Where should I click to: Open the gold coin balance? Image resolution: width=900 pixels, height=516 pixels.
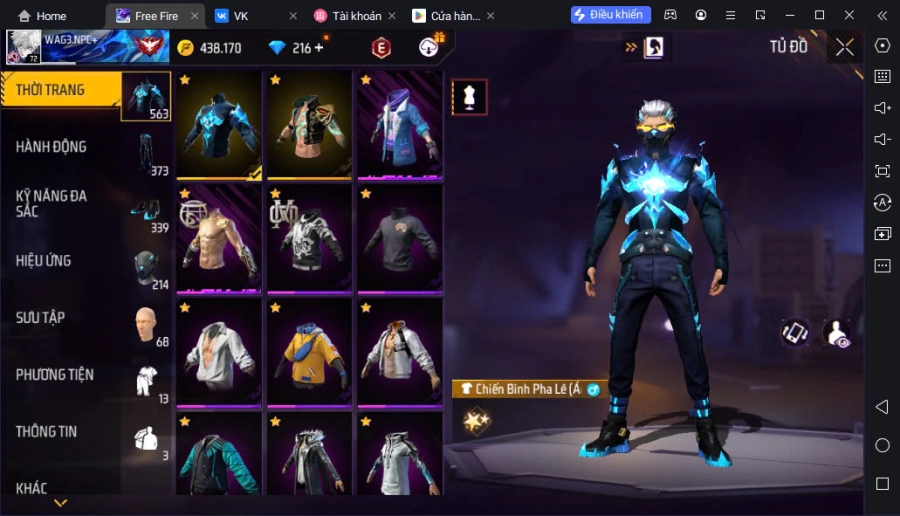click(209, 48)
